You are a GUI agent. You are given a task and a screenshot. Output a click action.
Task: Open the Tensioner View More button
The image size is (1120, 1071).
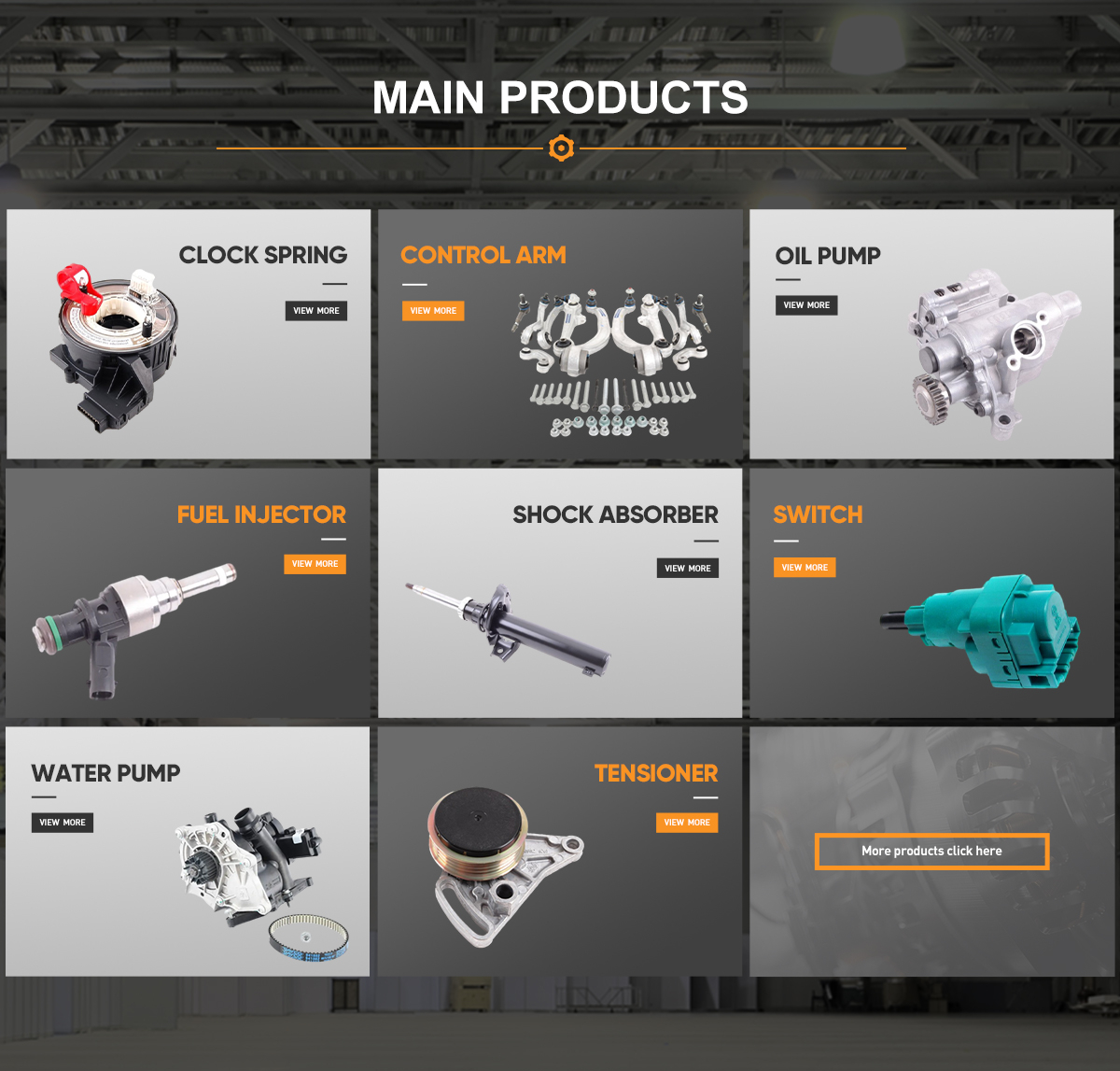click(x=687, y=823)
